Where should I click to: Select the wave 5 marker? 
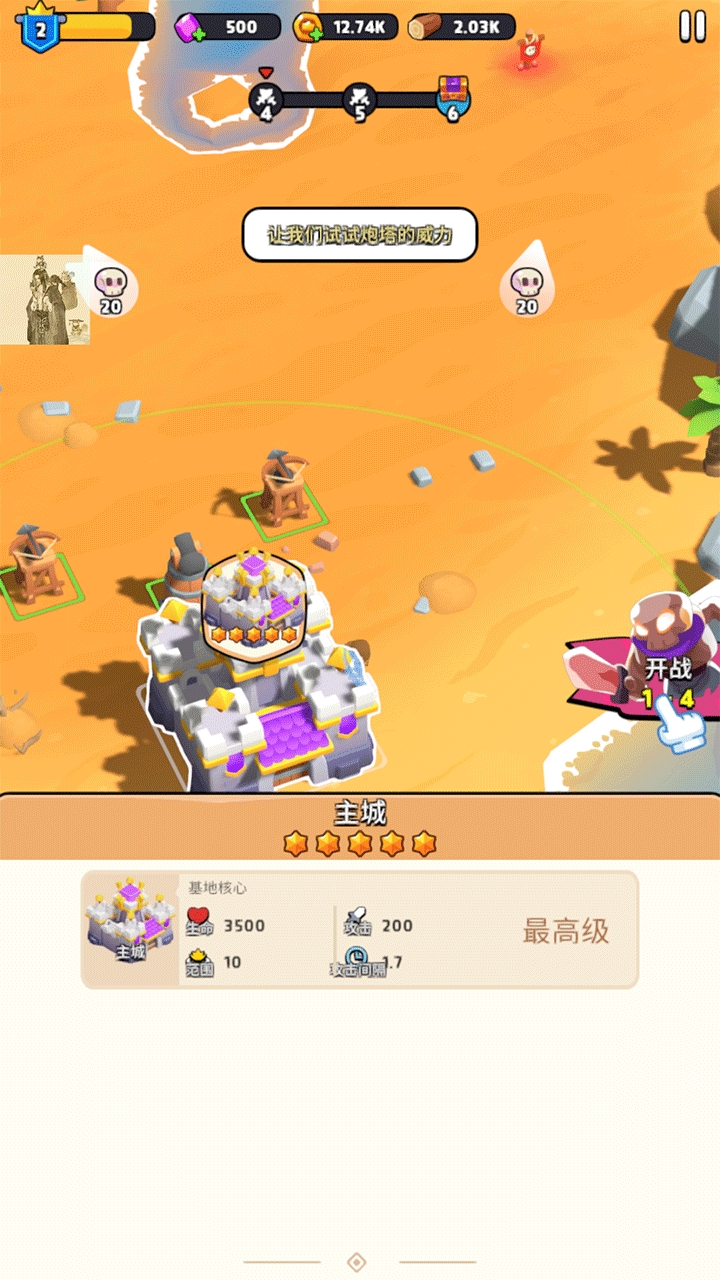(x=360, y=99)
